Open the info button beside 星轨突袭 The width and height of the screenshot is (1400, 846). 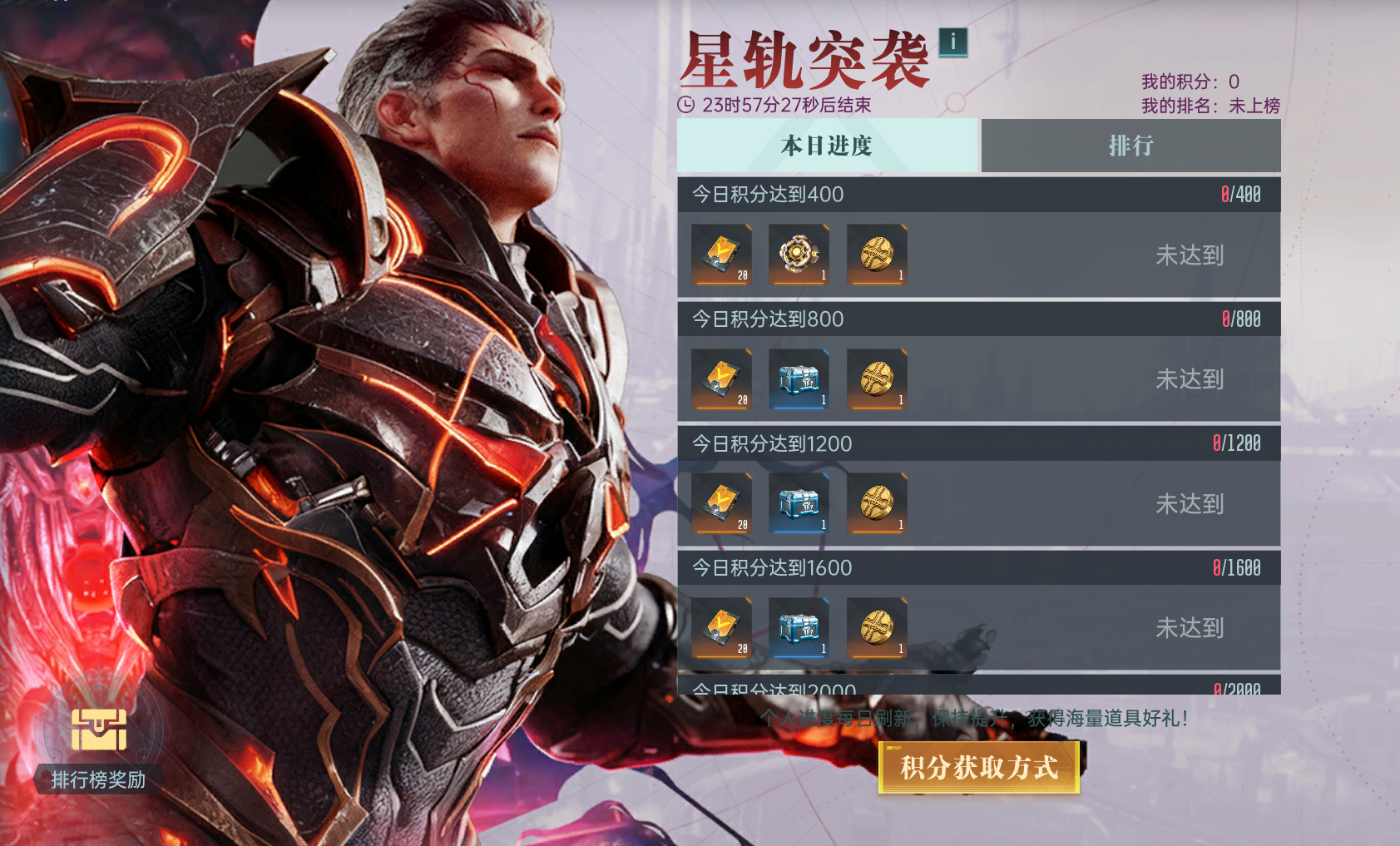[952, 42]
